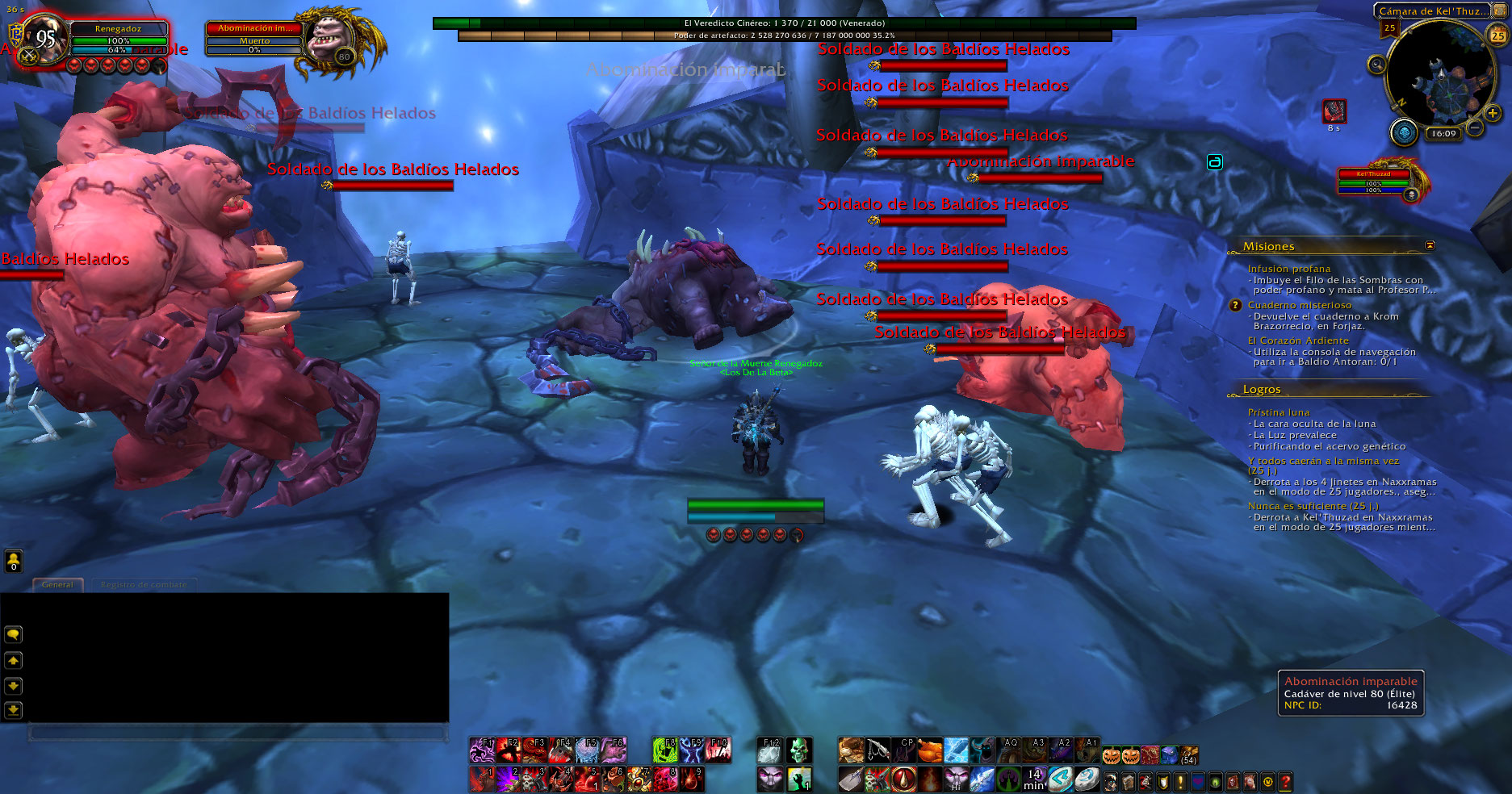Zoom out the minimap with minus button
Image resolution: width=1512 pixels, height=794 pixels.
[x=1475, y=127]
